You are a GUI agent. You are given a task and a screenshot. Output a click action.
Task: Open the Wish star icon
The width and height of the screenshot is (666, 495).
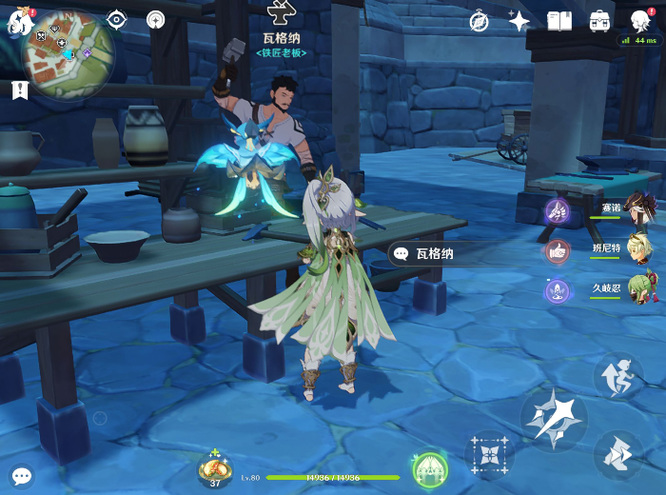pyautogui.click(x=518, y=21)
